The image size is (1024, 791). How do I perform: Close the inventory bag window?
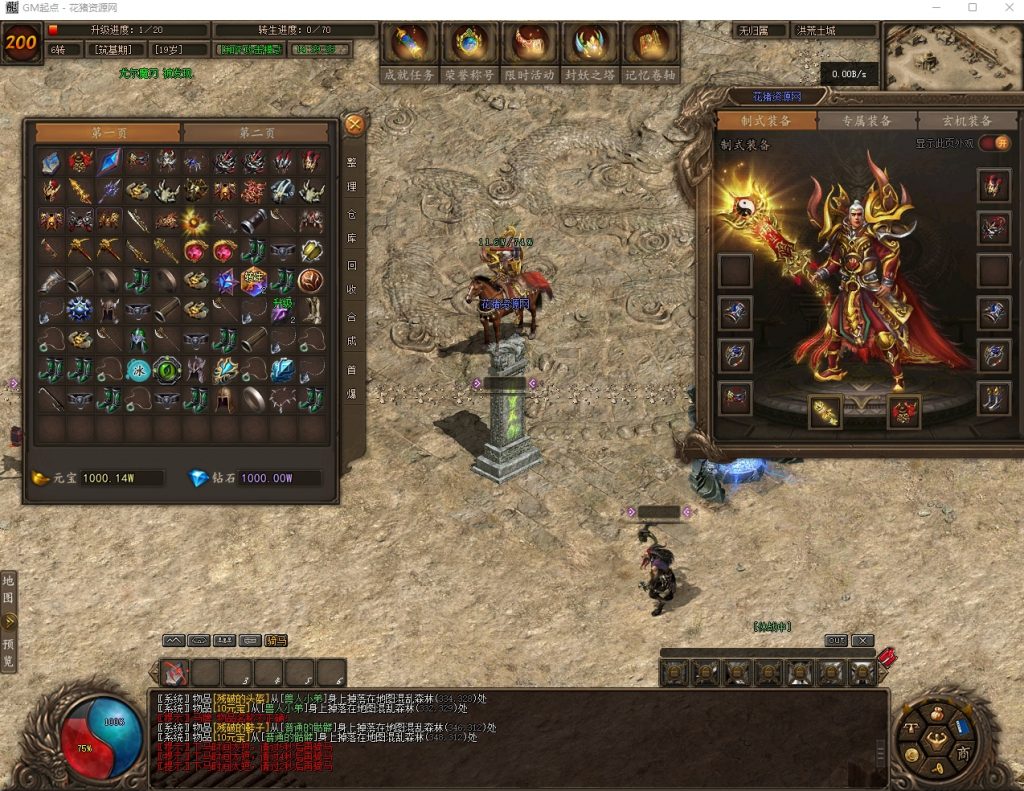coord(354,125)
